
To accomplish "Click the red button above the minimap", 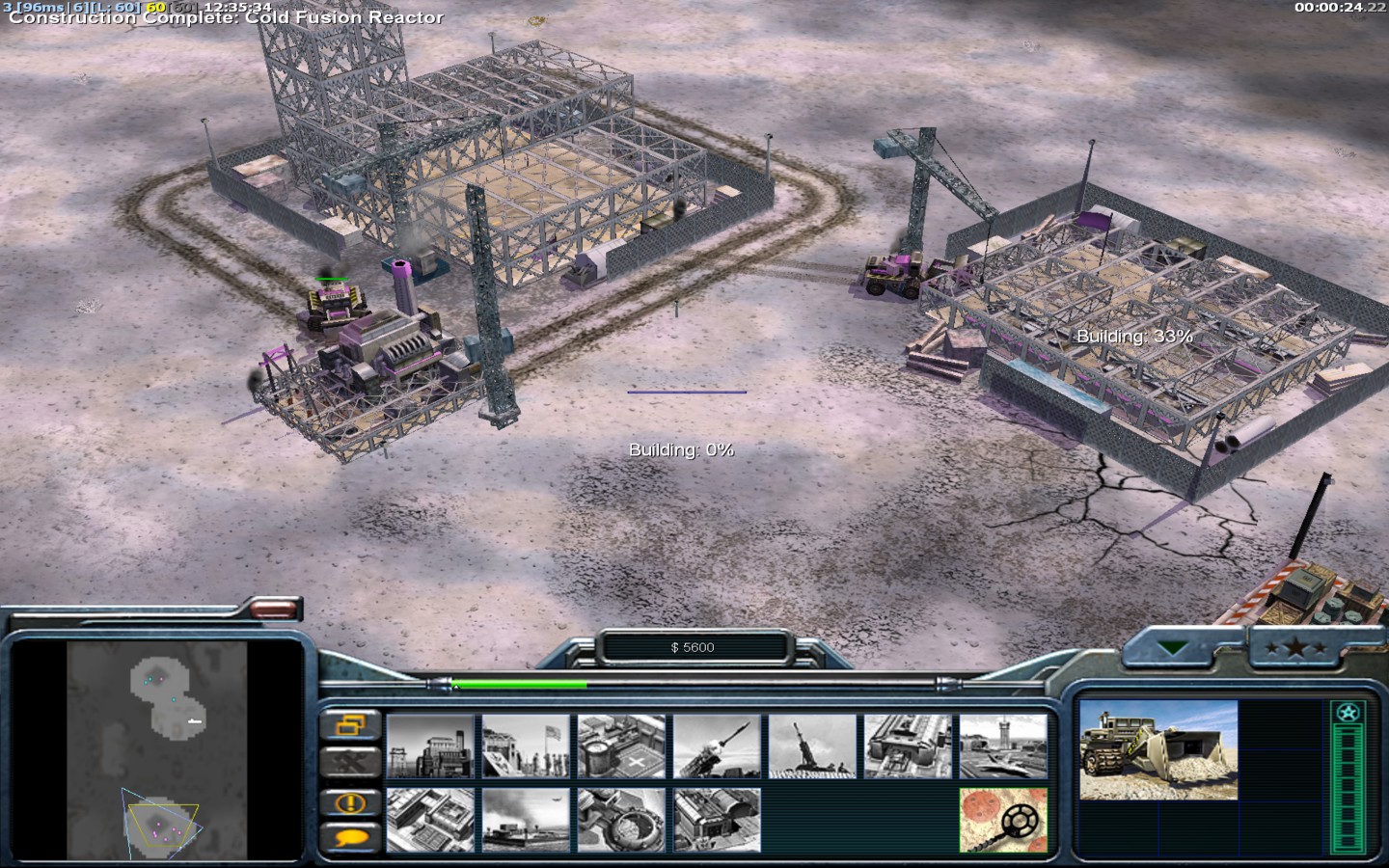I will pyautogui.click(x=275, y=609).
